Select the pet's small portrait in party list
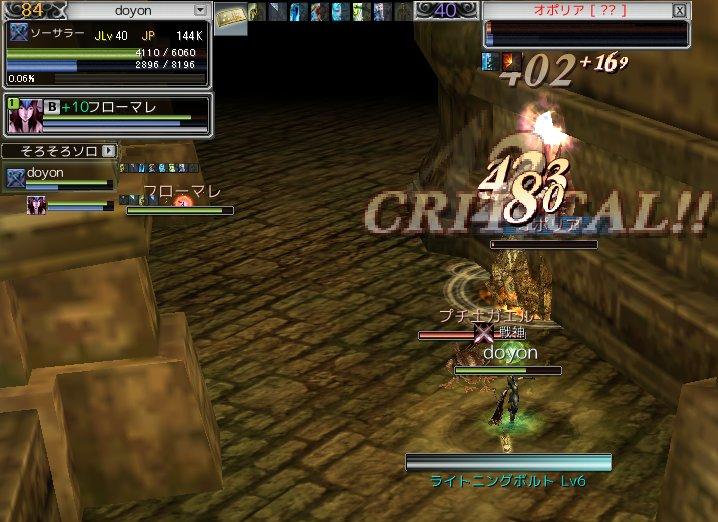Screen dimensions: 718x522 click(x=36, y=205)
